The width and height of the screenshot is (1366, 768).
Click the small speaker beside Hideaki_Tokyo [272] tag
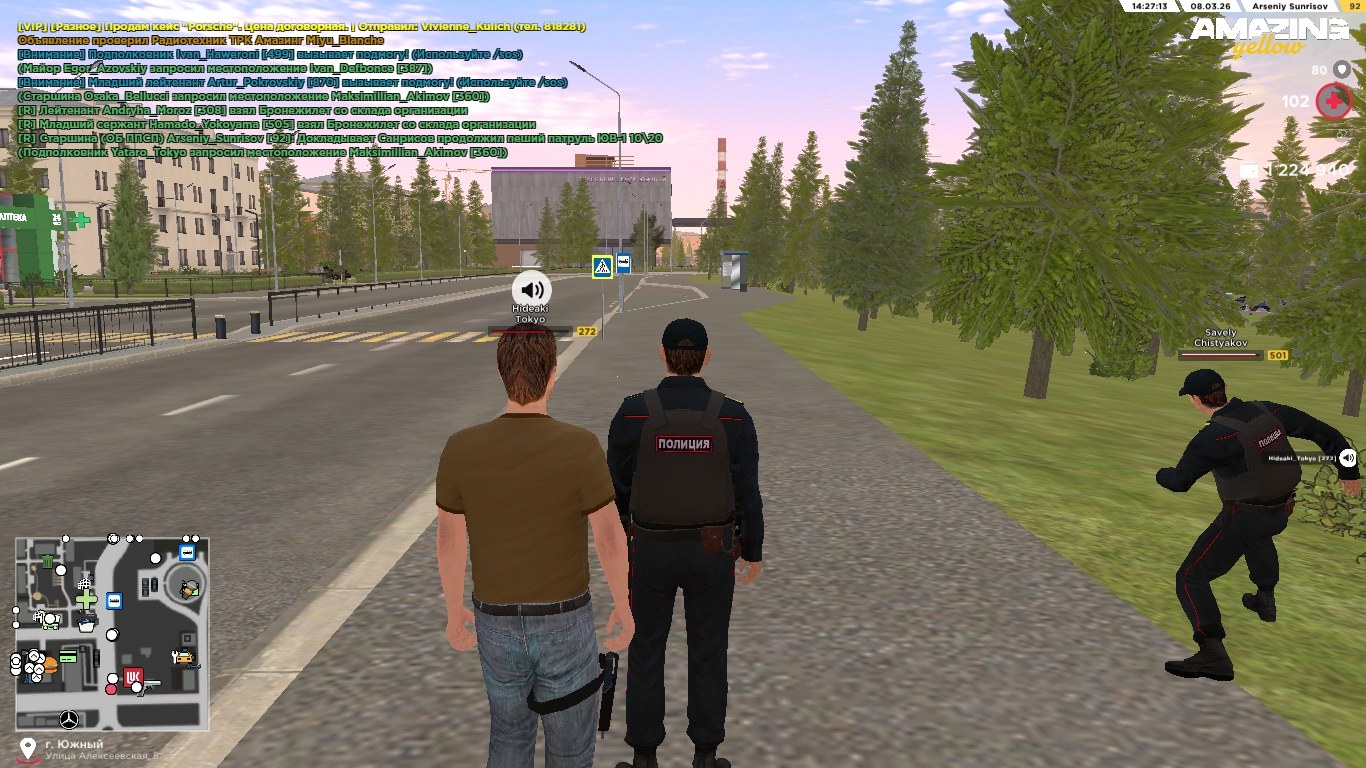[x=1348, y=458]
